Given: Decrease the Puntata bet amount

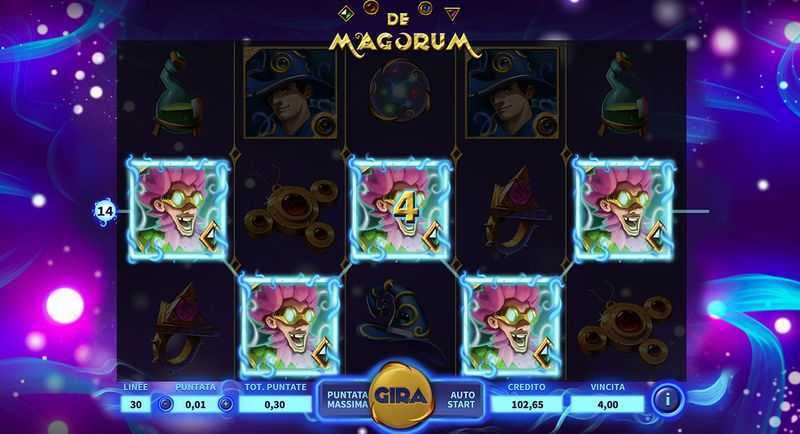Looking at the screenshot, I should click(166, 404).
